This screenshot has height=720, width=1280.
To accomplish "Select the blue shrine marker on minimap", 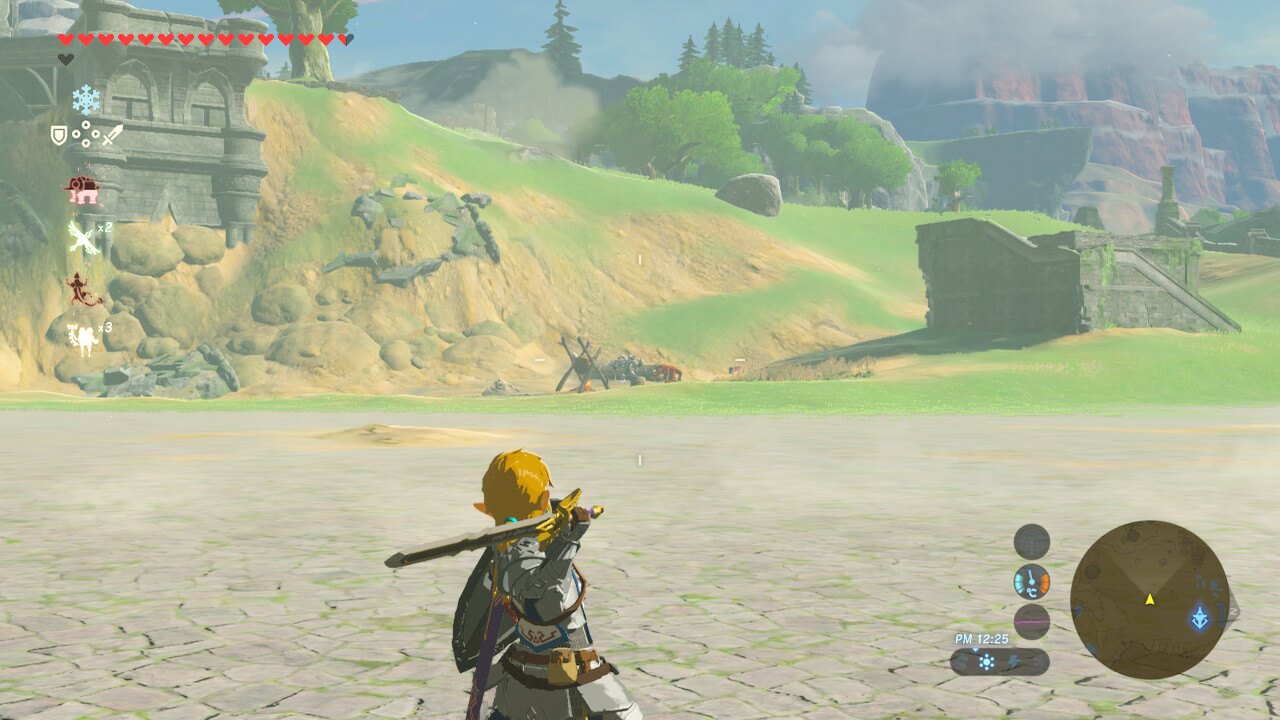I will click(x=1199, y=618).
